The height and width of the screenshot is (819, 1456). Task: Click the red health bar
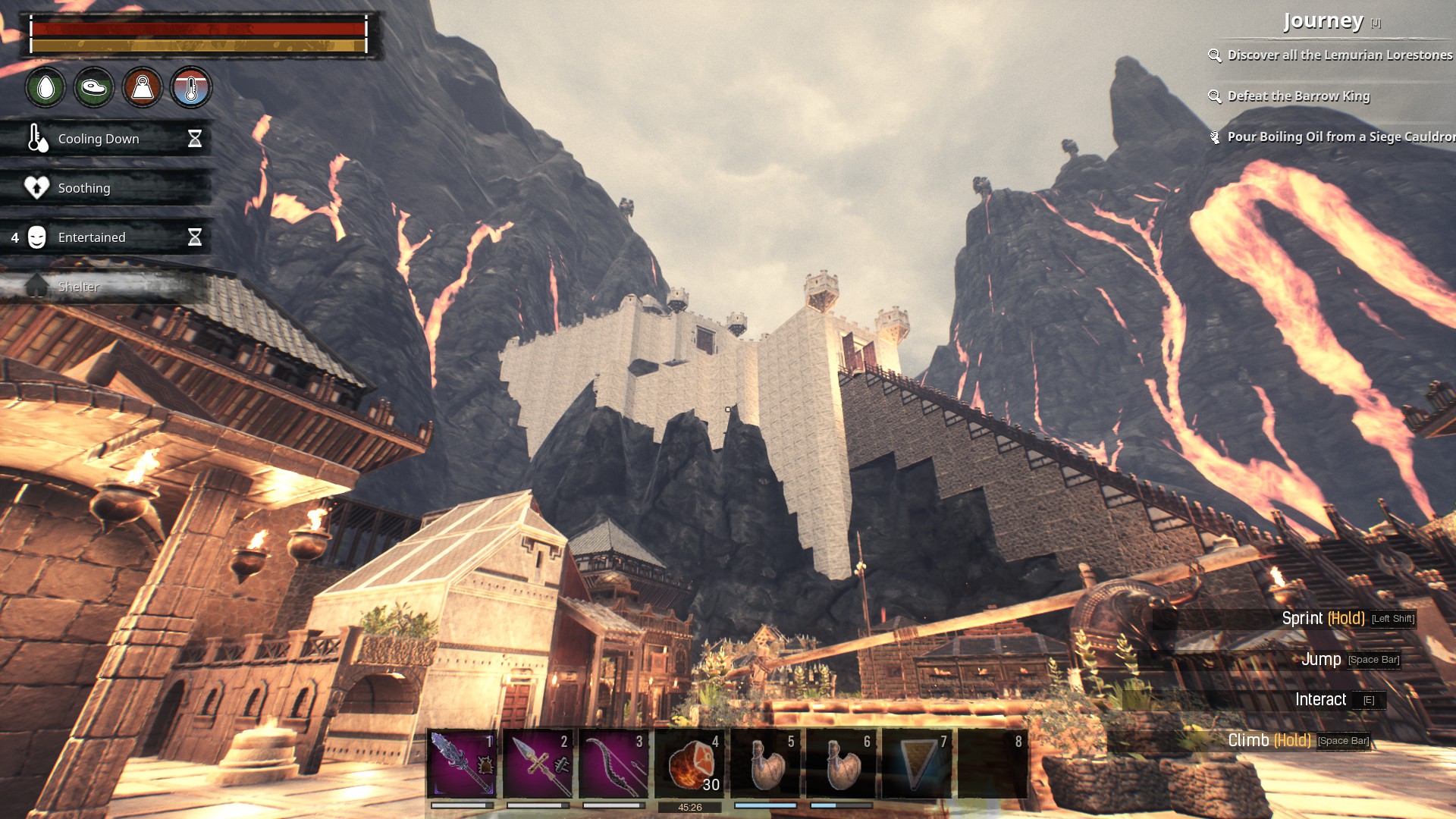coord(197,28)
